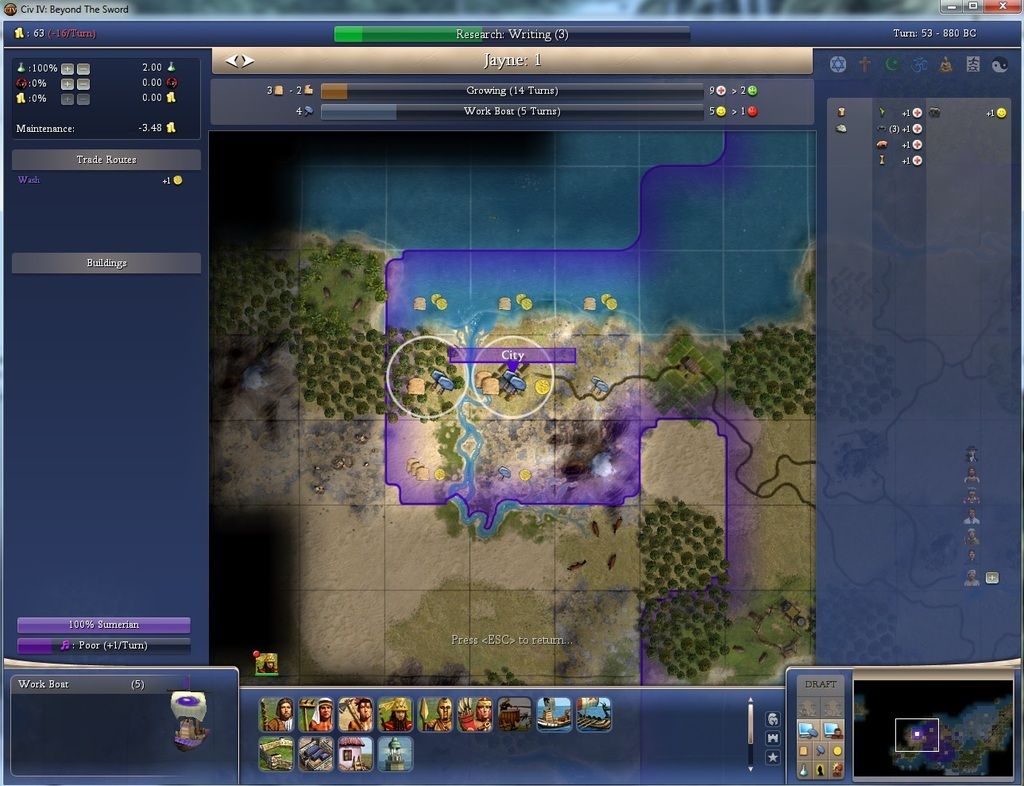Decrease the research rate with its minus button
1024x786 pixels.
[x=83, y=69]
